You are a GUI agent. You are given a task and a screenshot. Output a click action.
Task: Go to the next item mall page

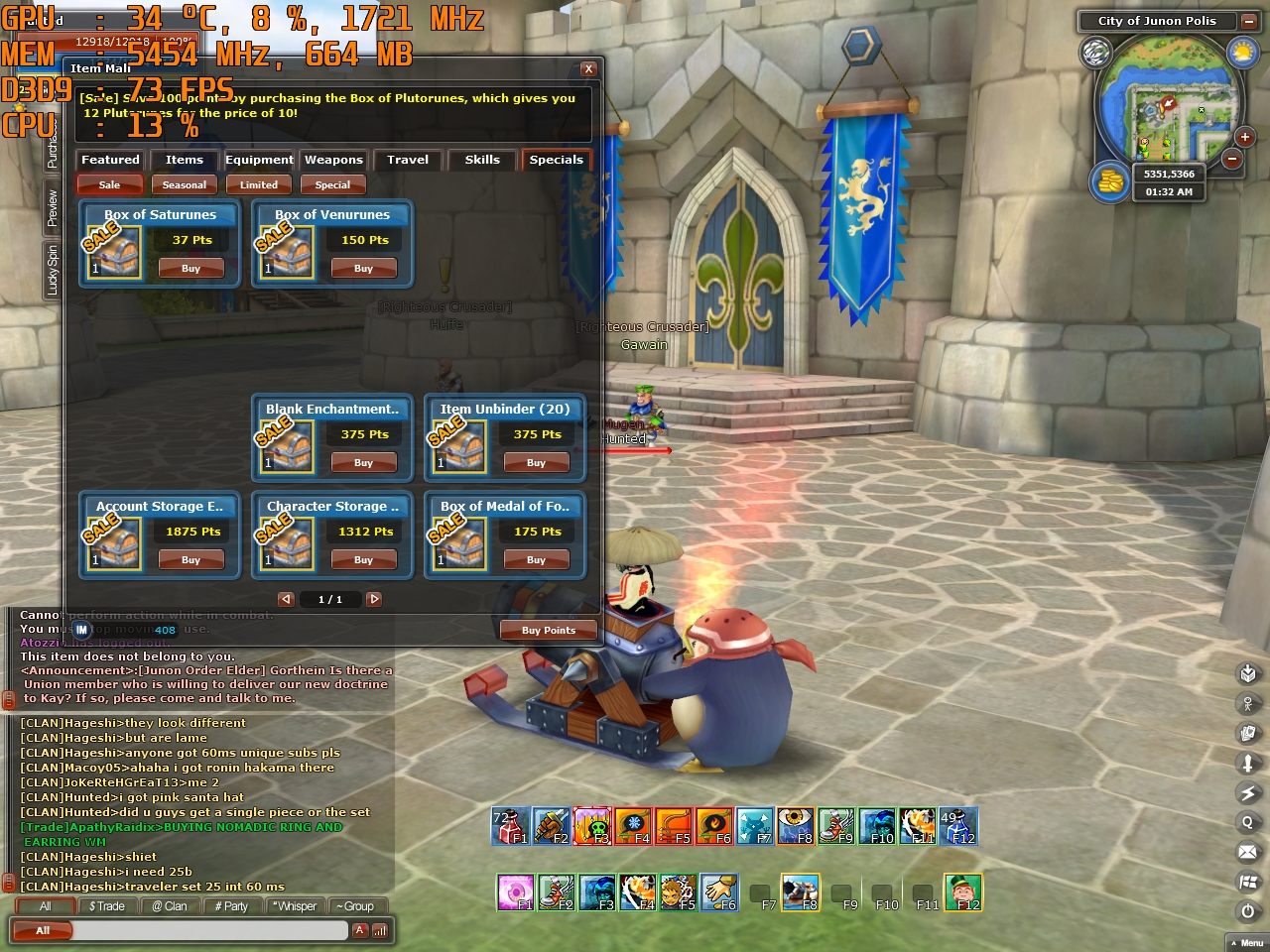click(x=374, y=599)
